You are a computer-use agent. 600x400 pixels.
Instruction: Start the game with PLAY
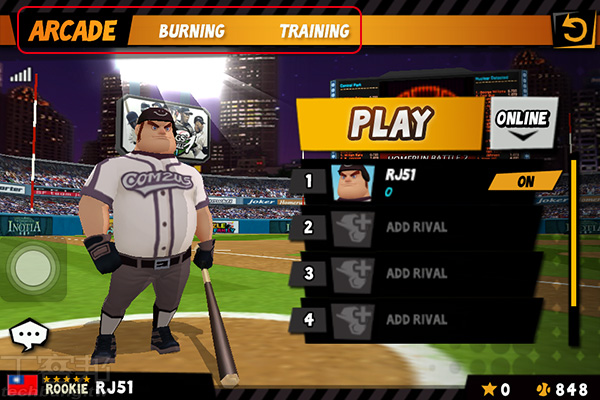click(390, 122)
